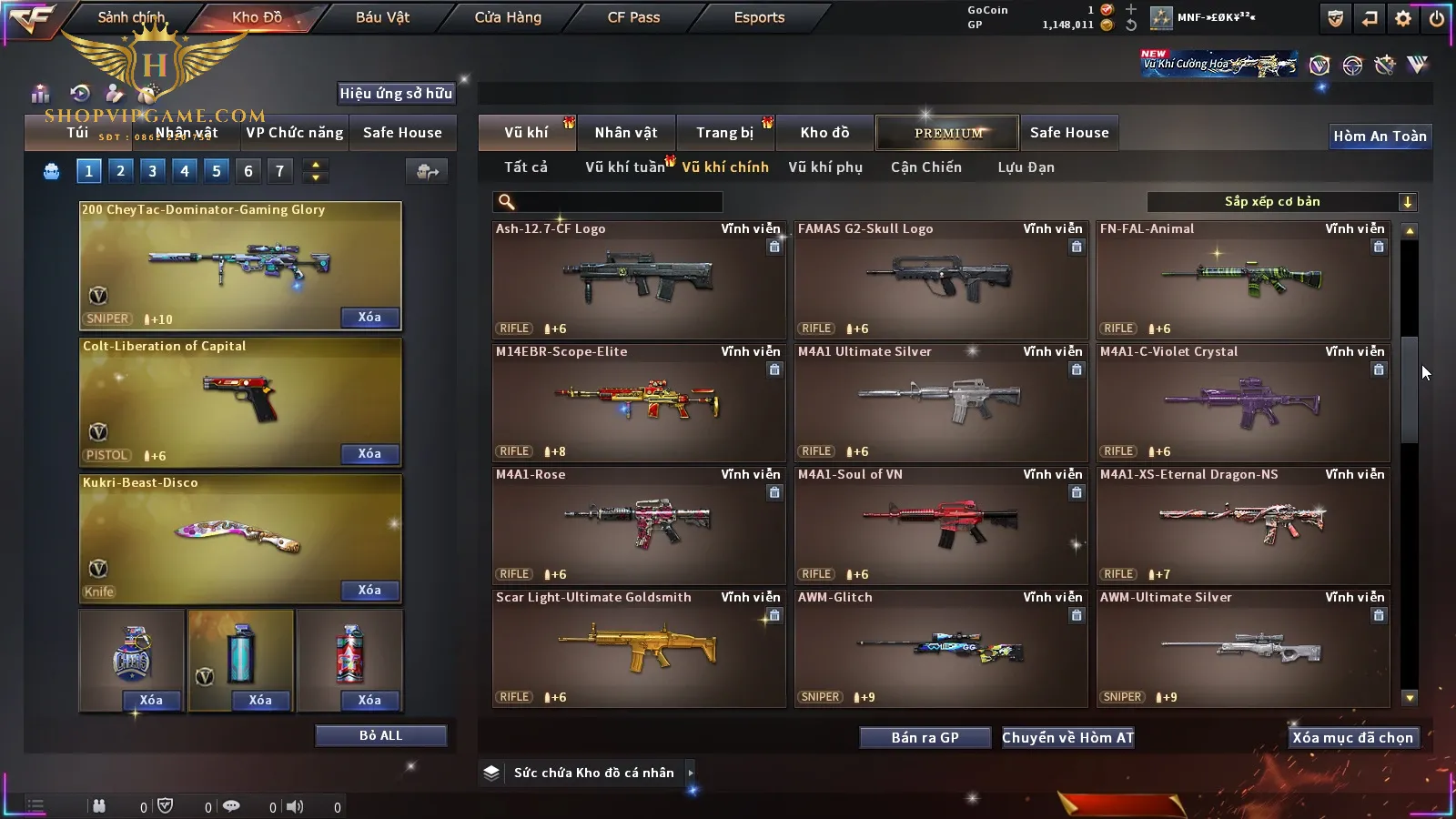
Task: Show the Vũ khí phụ category
Action: (x=824, y=167)
